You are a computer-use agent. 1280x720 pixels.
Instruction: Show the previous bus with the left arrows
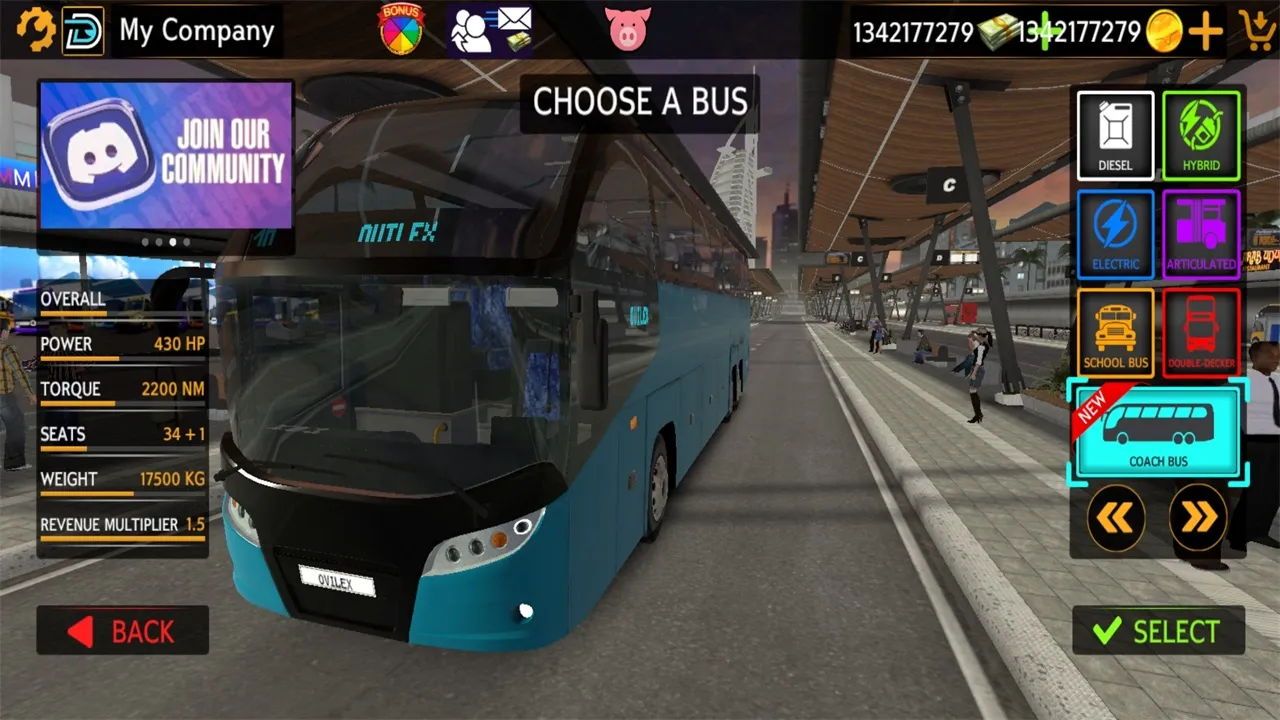coord(1116,516)
